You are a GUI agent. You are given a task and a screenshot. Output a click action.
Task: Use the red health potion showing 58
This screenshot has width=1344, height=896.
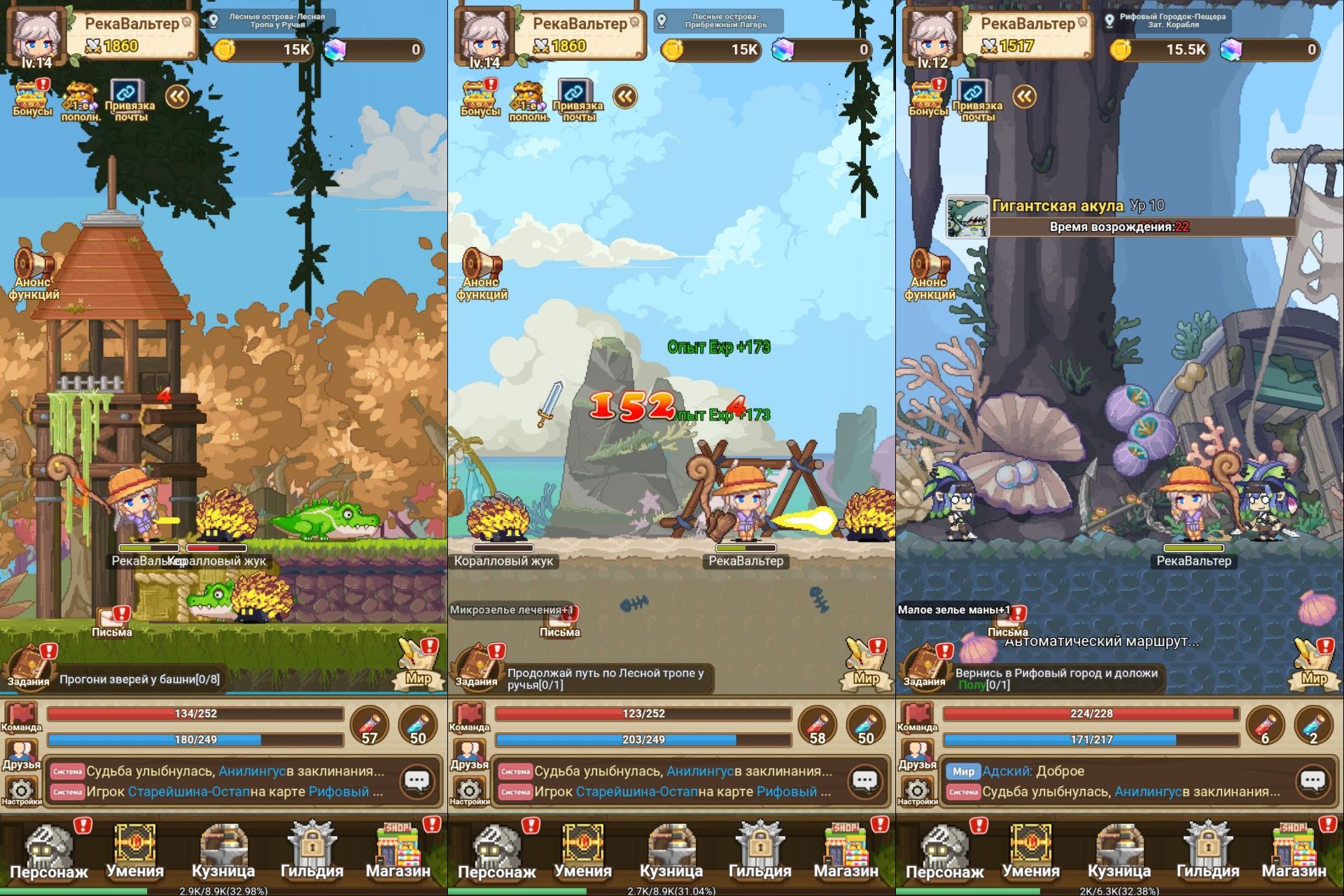point(817,726)
